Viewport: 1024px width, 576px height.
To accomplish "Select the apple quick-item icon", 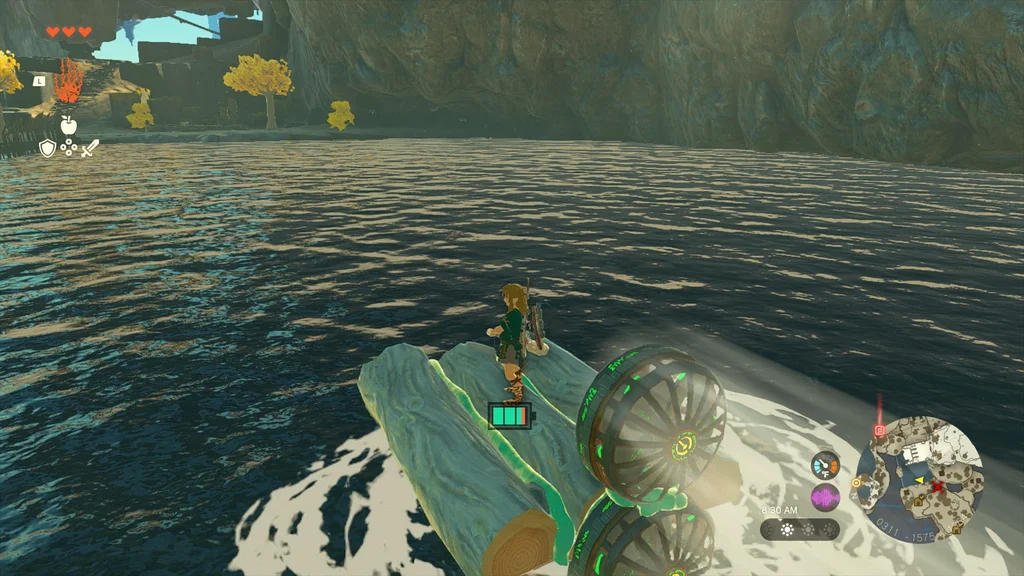I will (68, 125).
